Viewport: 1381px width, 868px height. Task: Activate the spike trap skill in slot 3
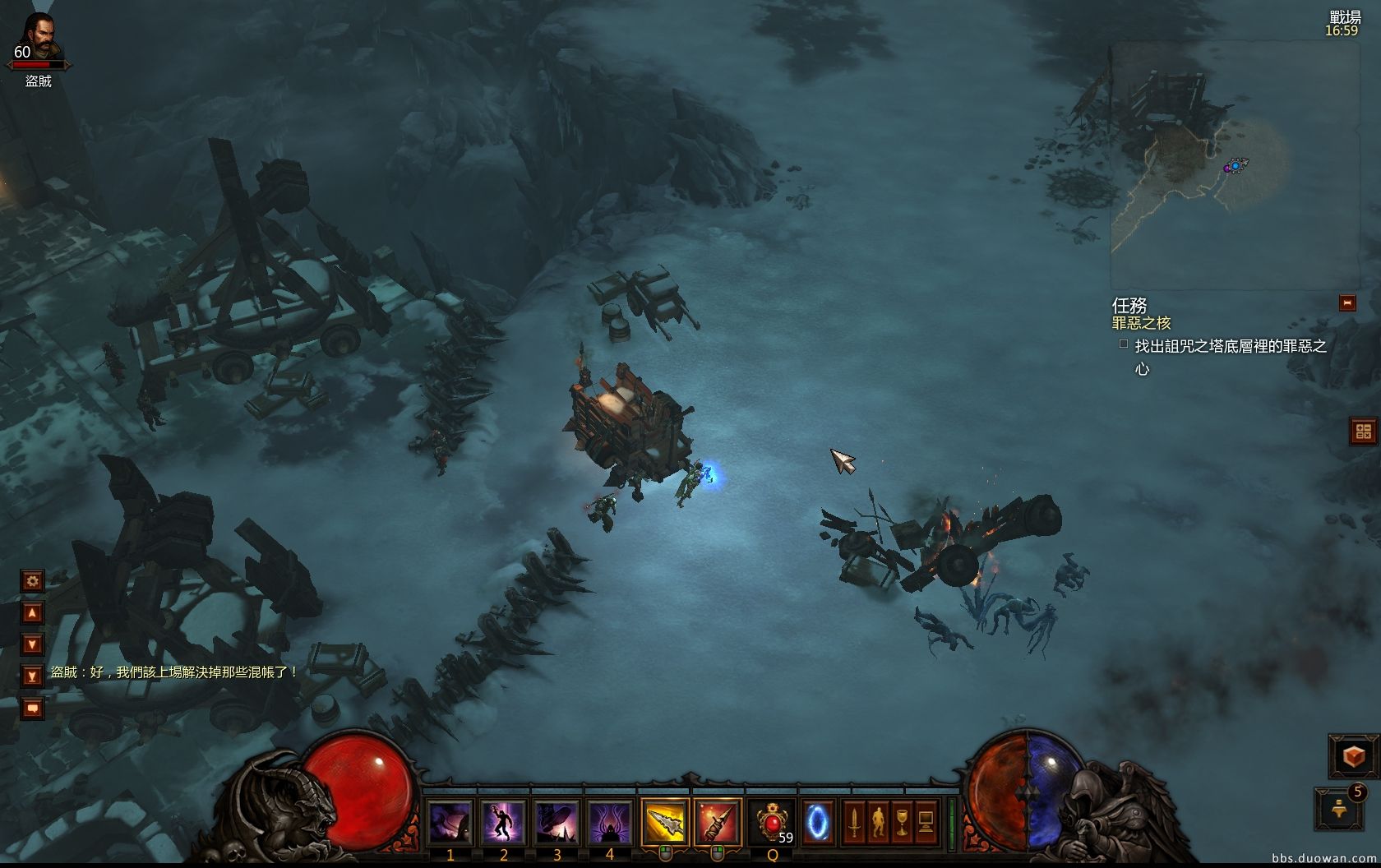(557, 821)
